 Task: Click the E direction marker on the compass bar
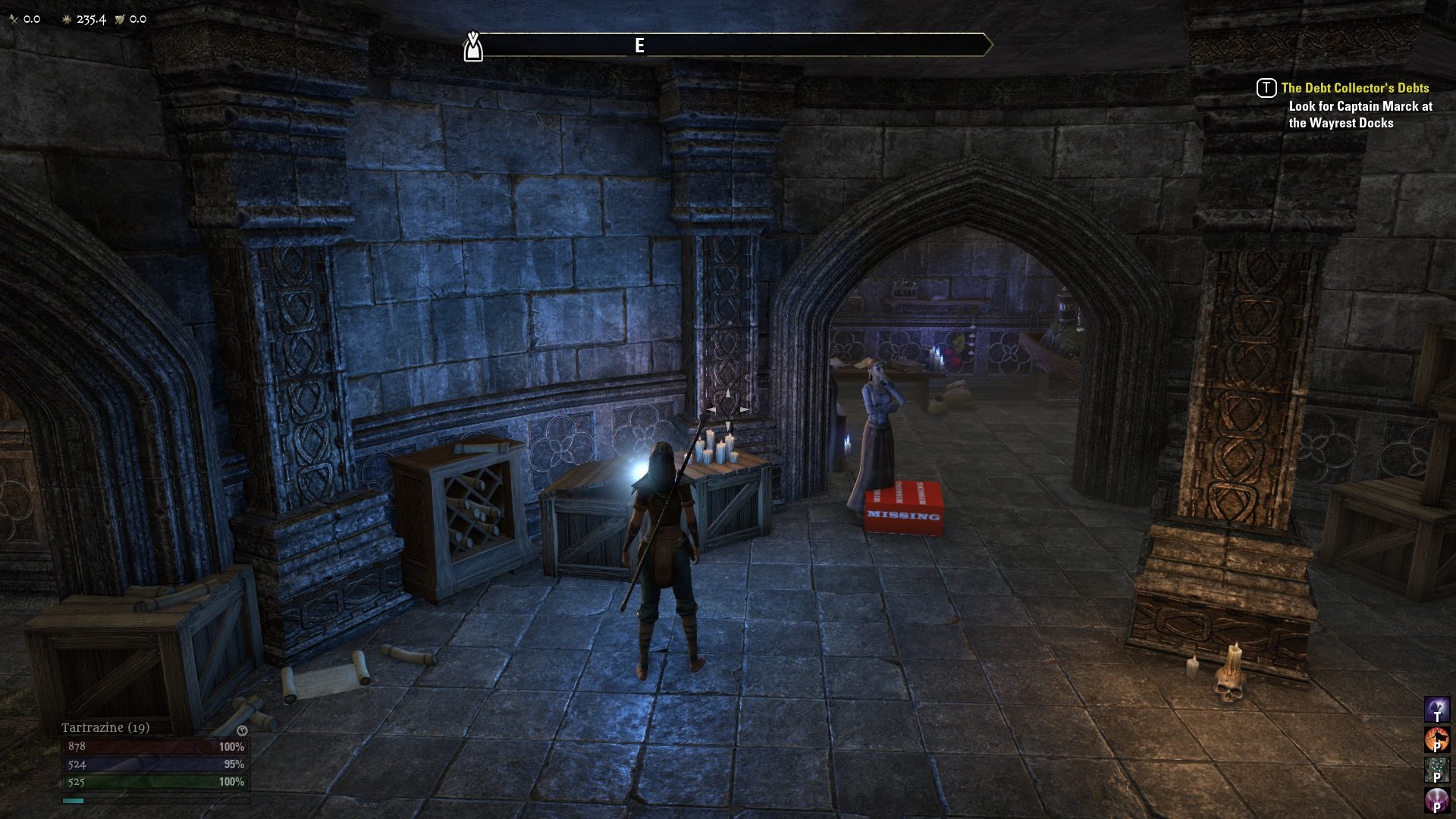[x=639, y=44]
